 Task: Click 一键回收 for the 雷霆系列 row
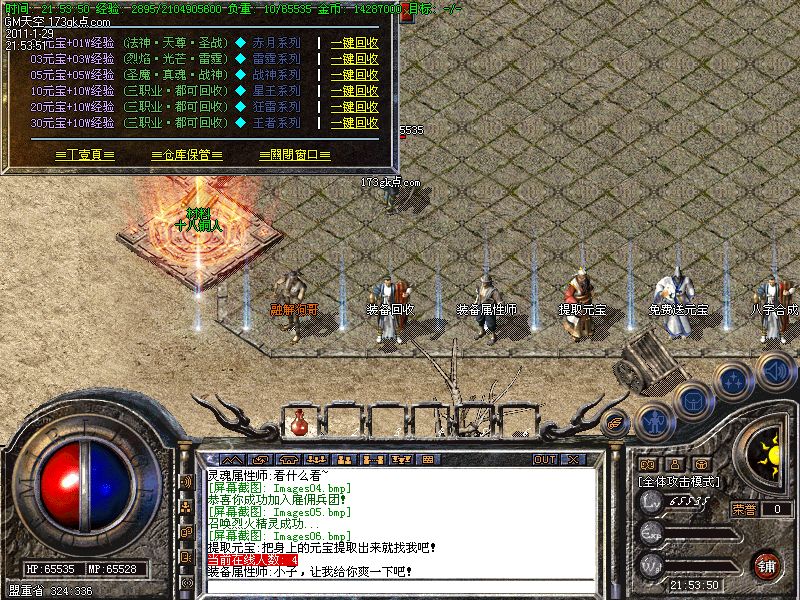[354, 60]
